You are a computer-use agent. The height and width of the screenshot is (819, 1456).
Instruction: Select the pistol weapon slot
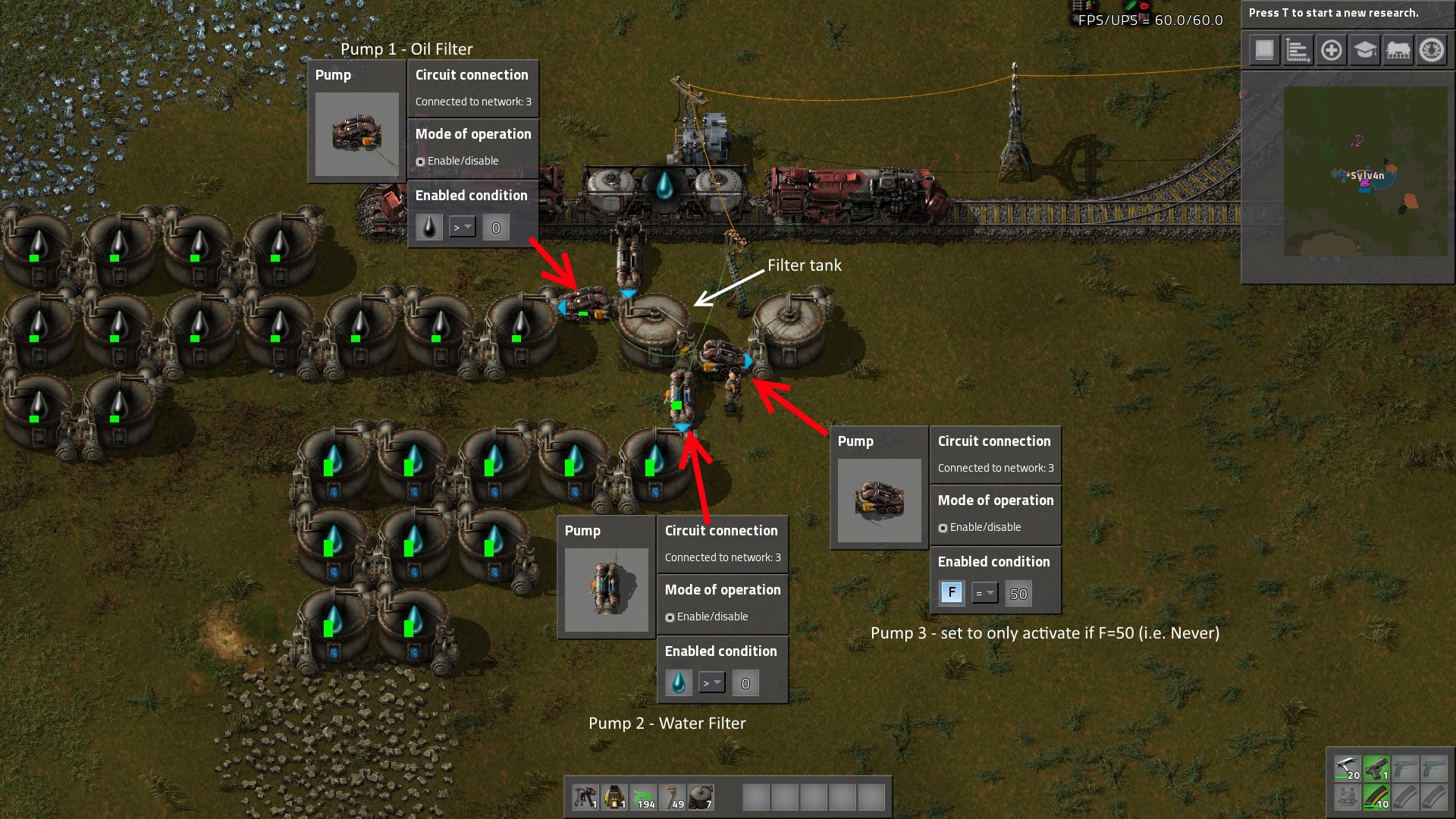pyautogui.click(x=1376, y=769)
